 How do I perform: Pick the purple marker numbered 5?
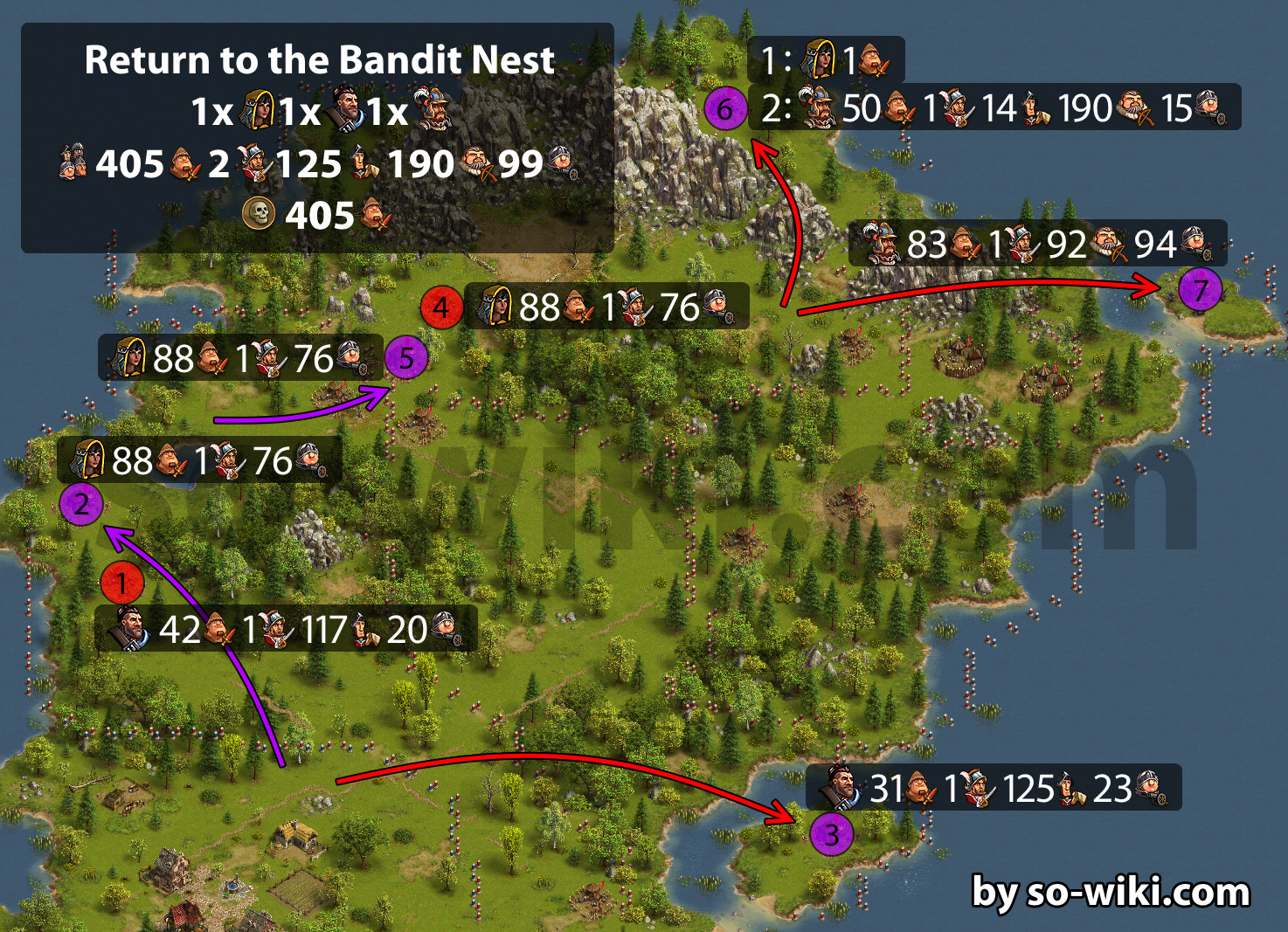tap(406, 358)
